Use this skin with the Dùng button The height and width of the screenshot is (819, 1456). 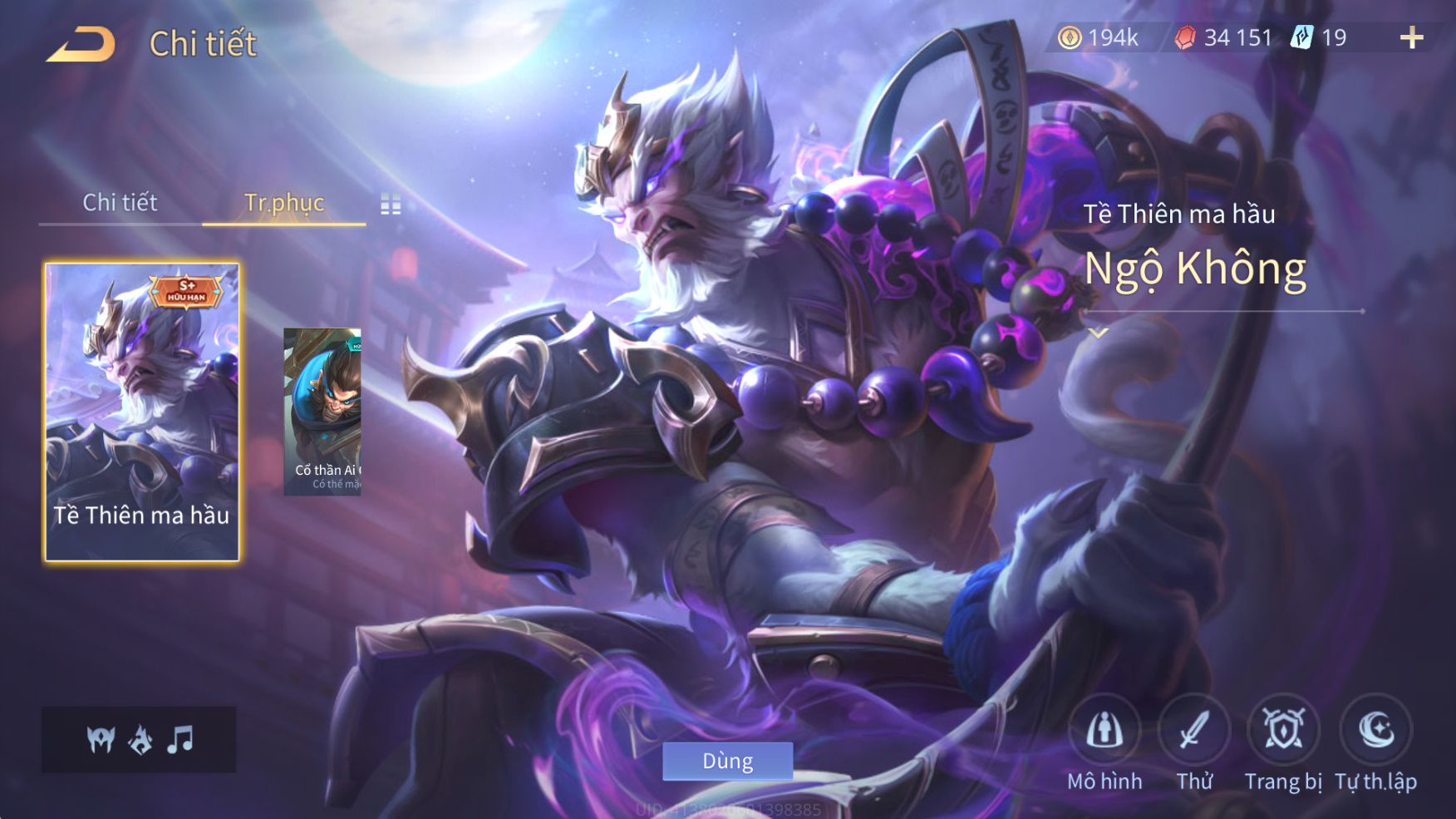727,761
